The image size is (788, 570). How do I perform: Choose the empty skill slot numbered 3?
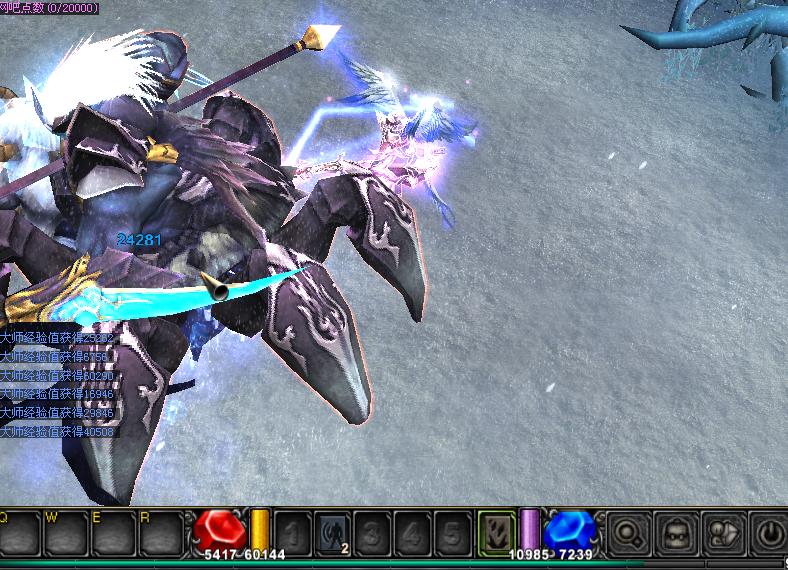(372, 531)
